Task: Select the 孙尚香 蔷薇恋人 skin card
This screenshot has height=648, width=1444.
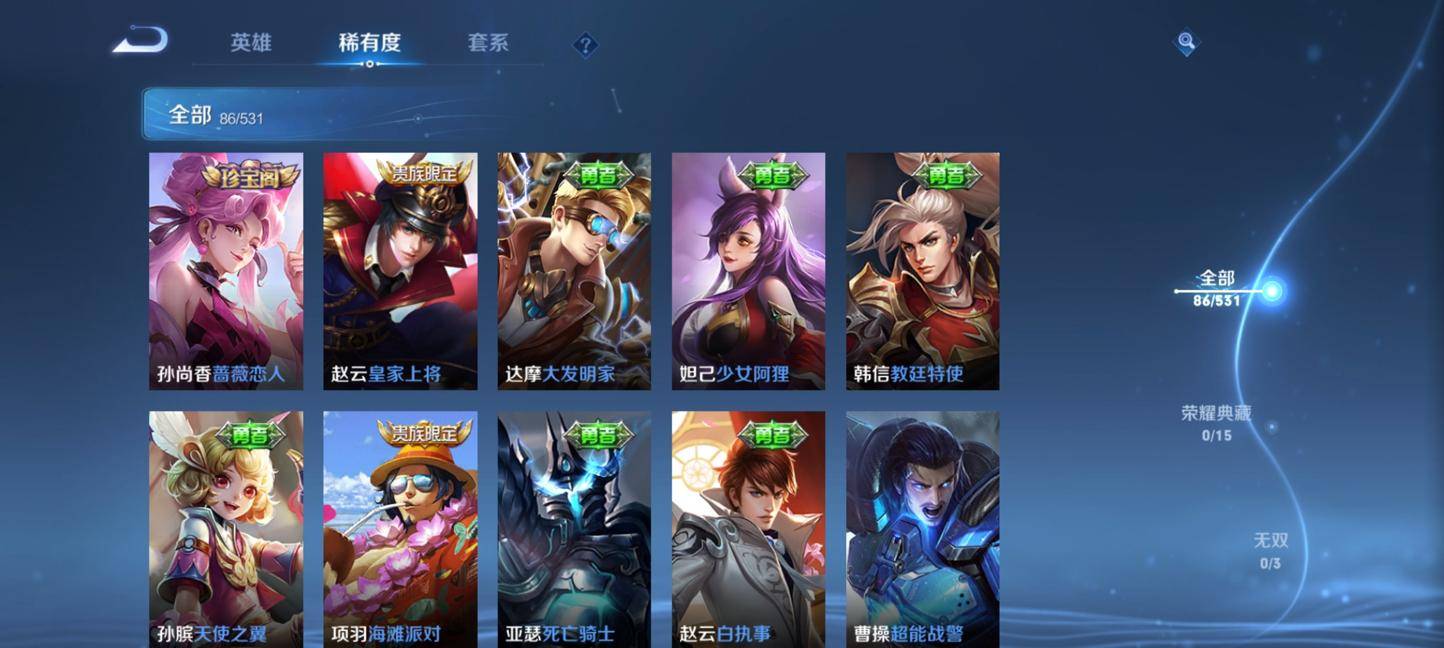Action: coord(226,270)
